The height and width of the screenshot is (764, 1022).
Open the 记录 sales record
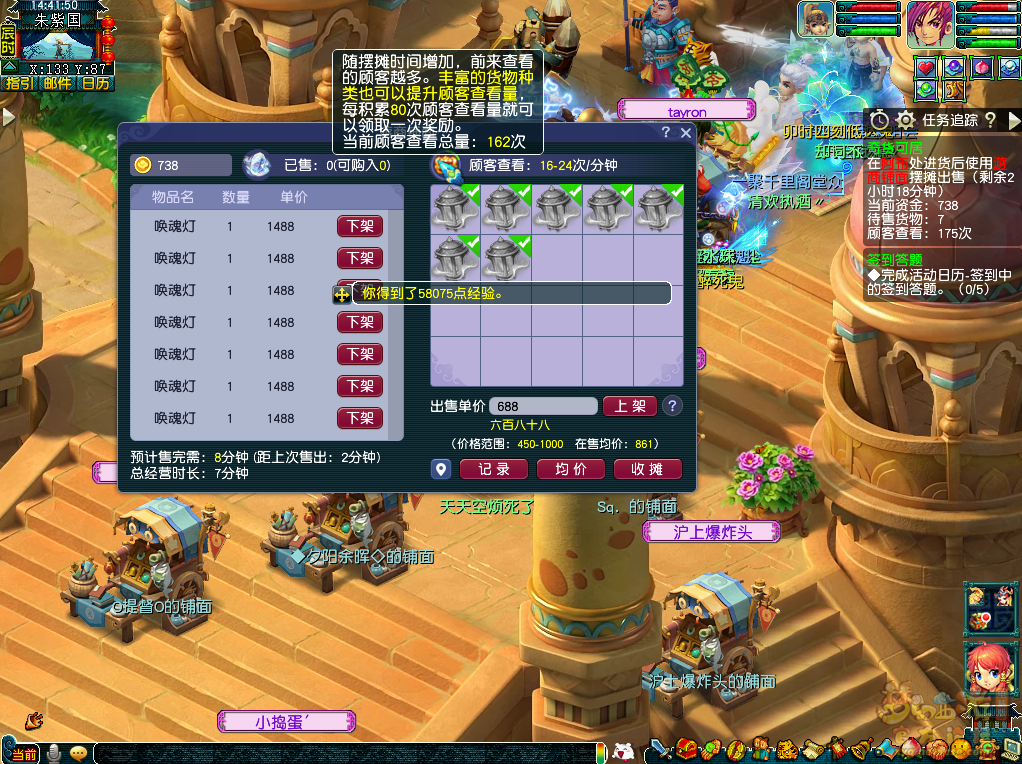tap(494, 469)
